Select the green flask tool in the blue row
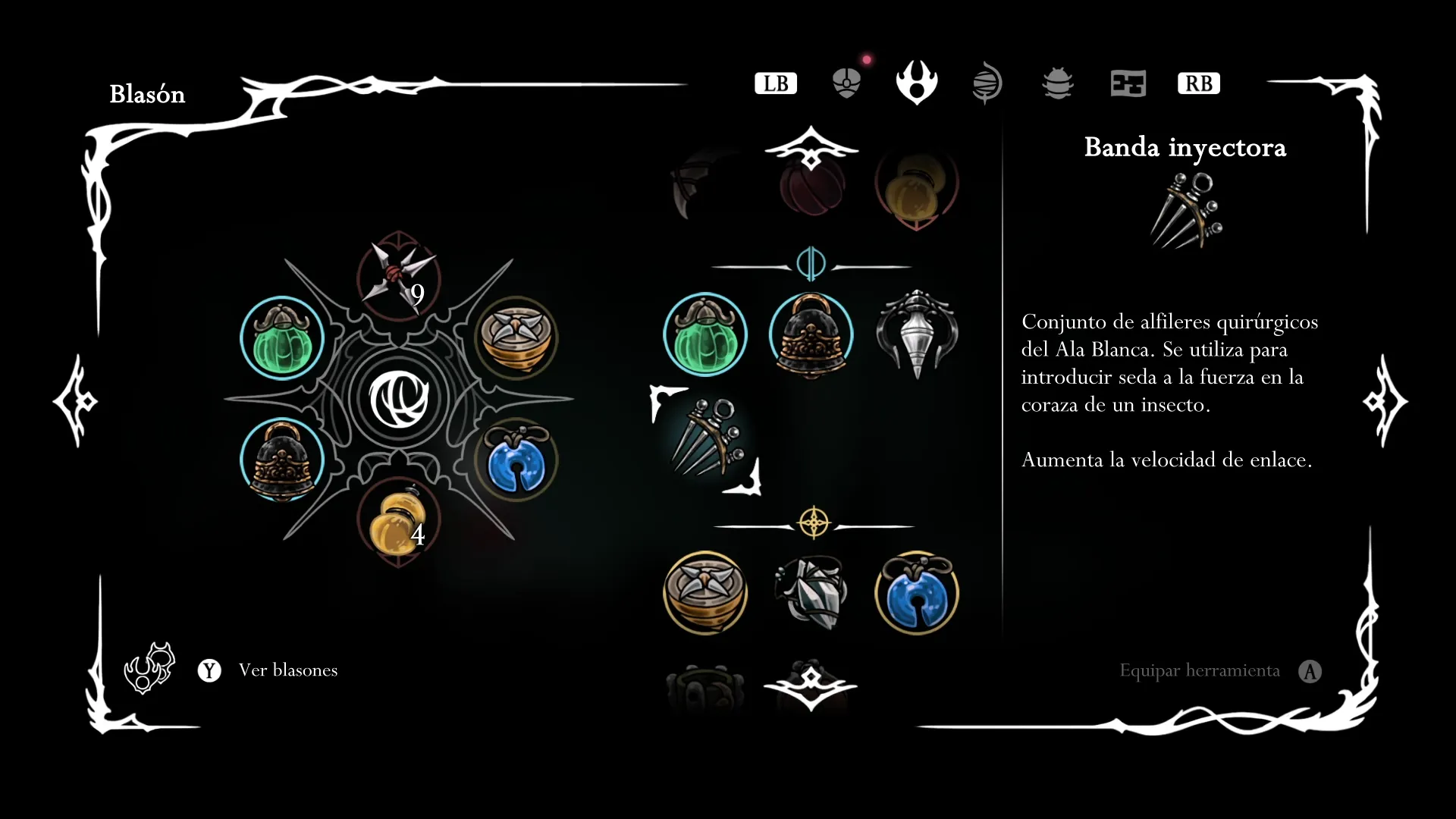1456x819 pixels. pyautogui.click(x=704, y=334)
